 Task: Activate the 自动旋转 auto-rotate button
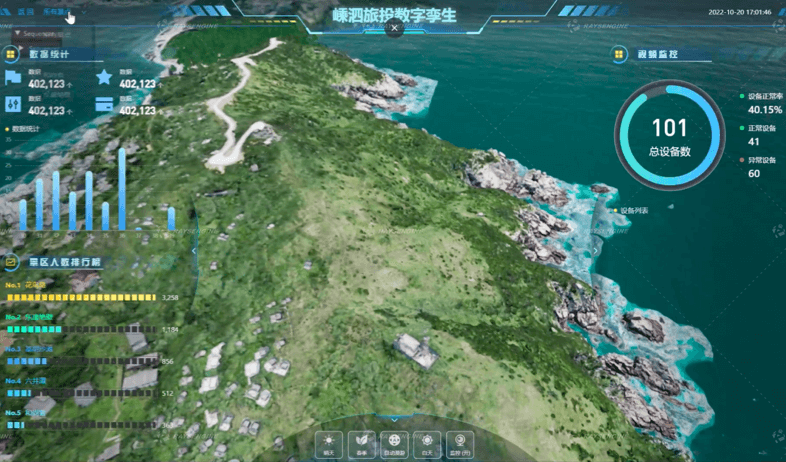[x=395, y=441]
